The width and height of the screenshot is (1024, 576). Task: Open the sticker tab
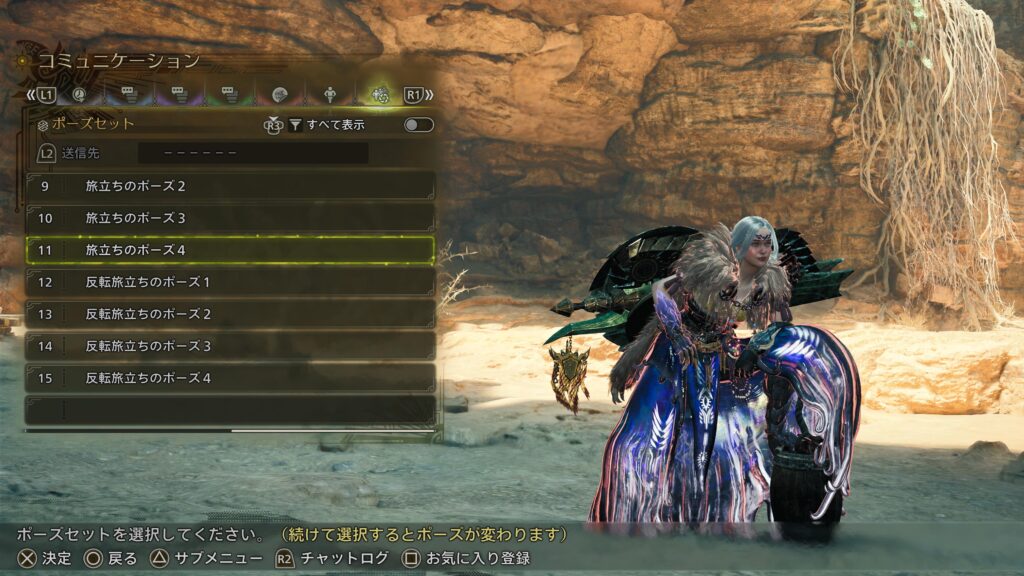[x=279, y=95]
